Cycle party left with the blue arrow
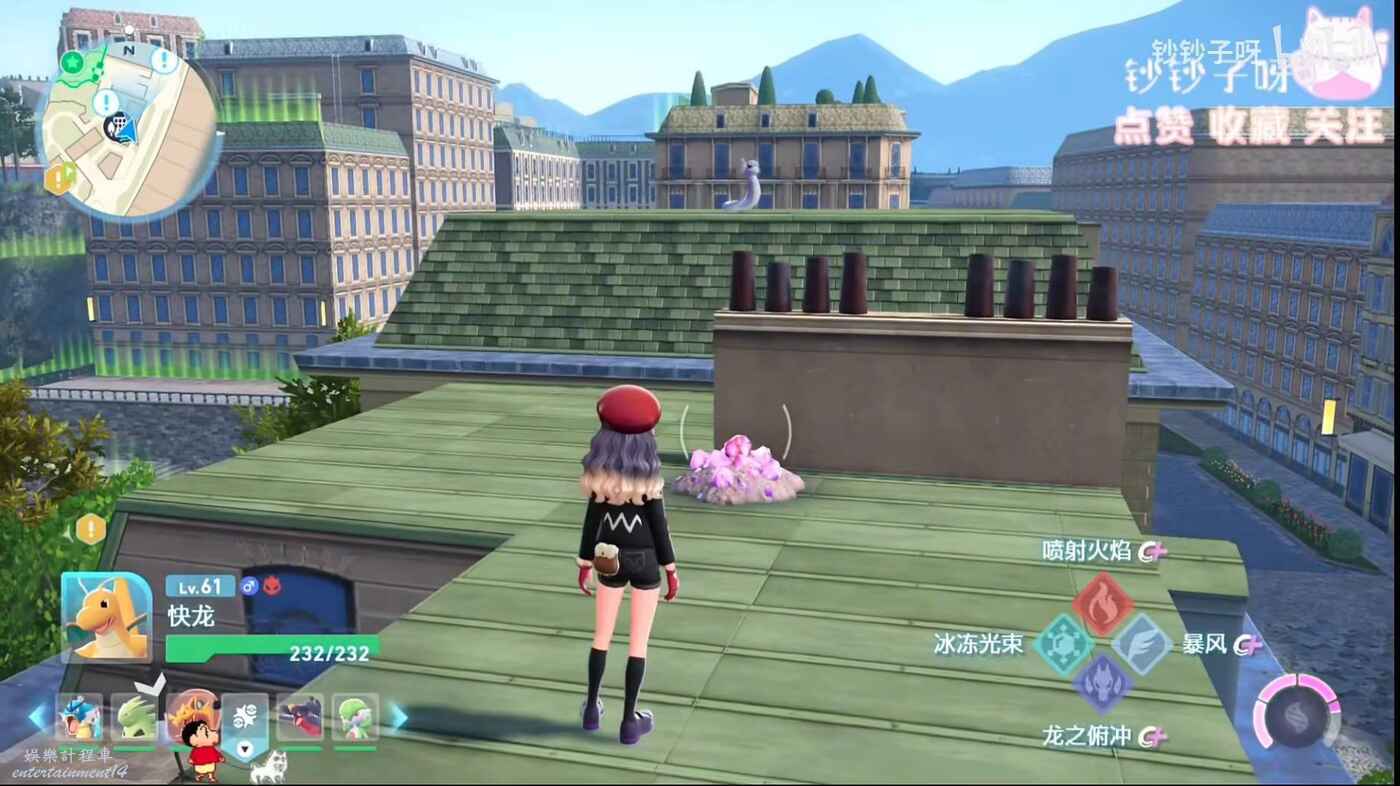The image size is (1400, 786). coord(37,716)
